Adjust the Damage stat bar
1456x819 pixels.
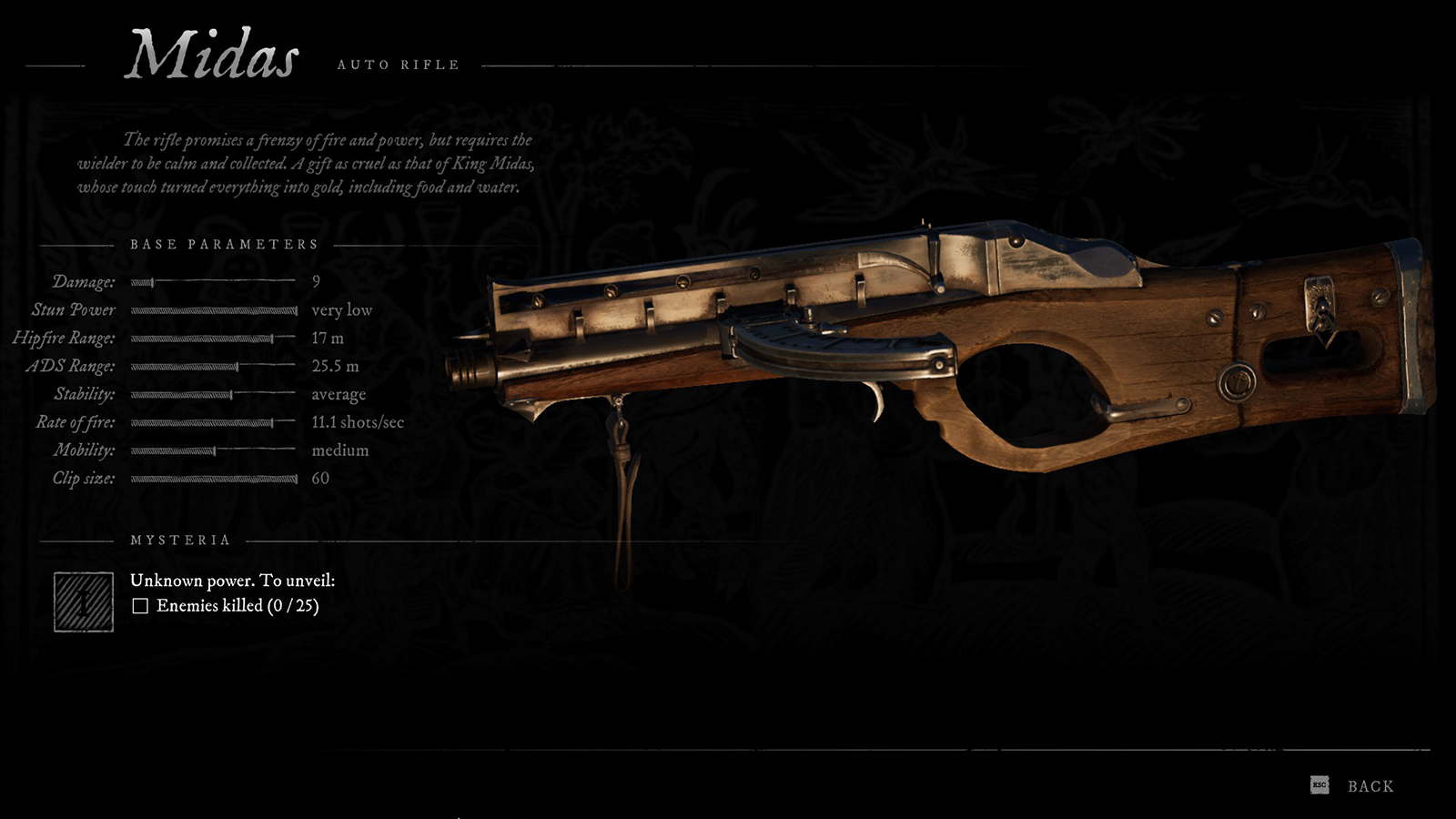pos(214,282)
